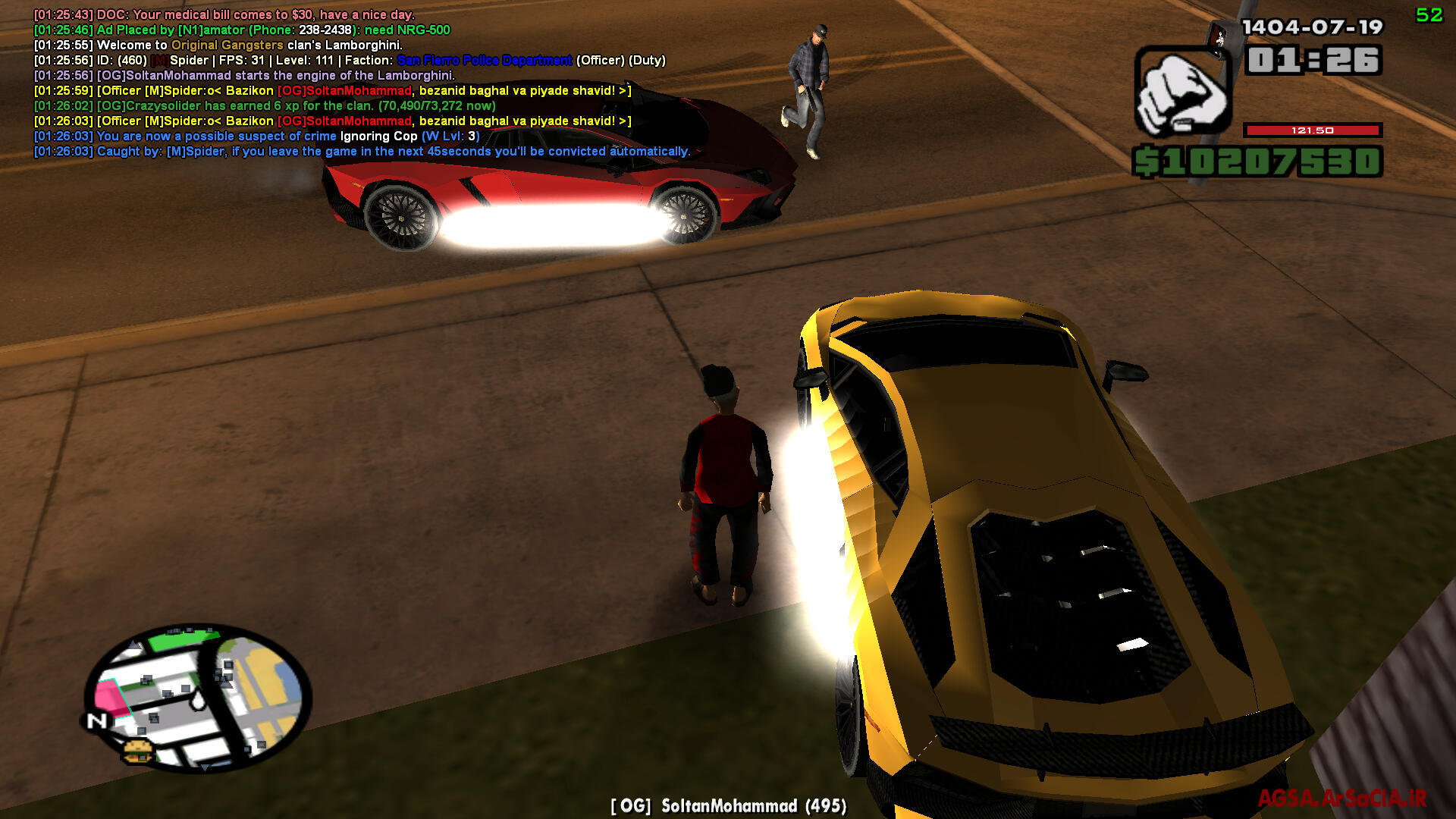Open the circular radar minimap
Viewport: 1456px width, 819px height.
point(199,696)
